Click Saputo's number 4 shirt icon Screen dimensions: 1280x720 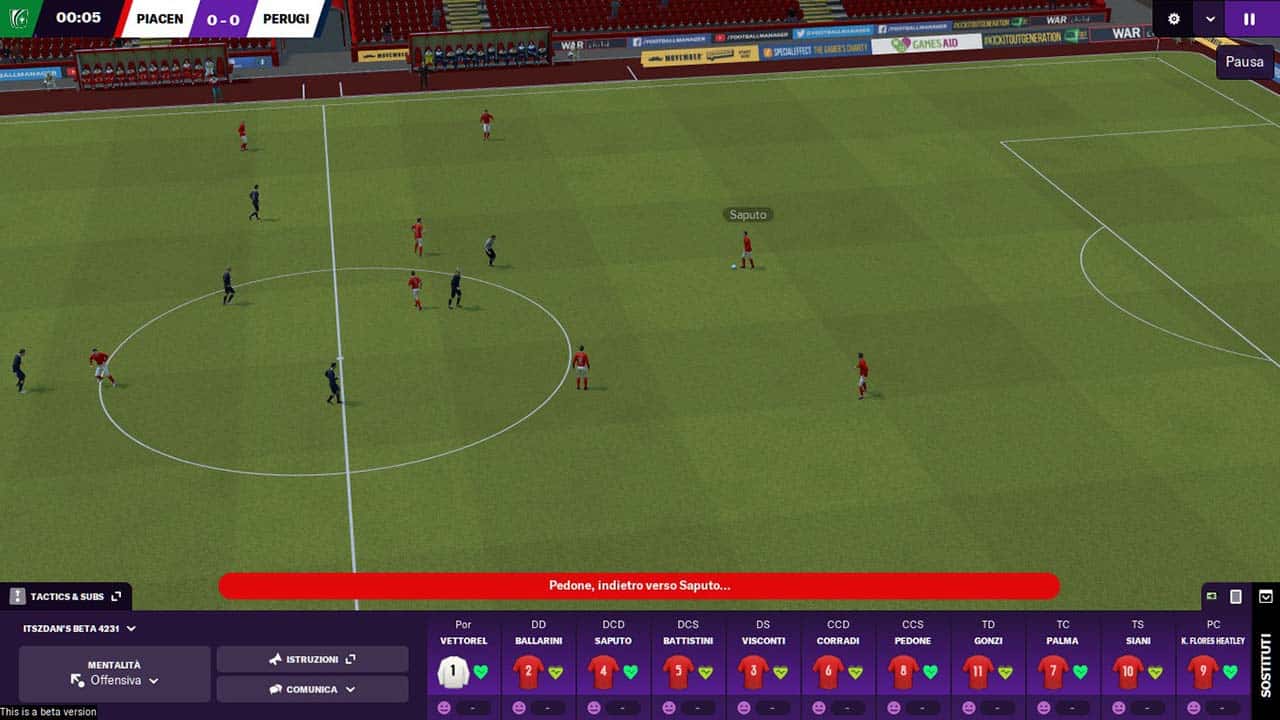[602, 671]
